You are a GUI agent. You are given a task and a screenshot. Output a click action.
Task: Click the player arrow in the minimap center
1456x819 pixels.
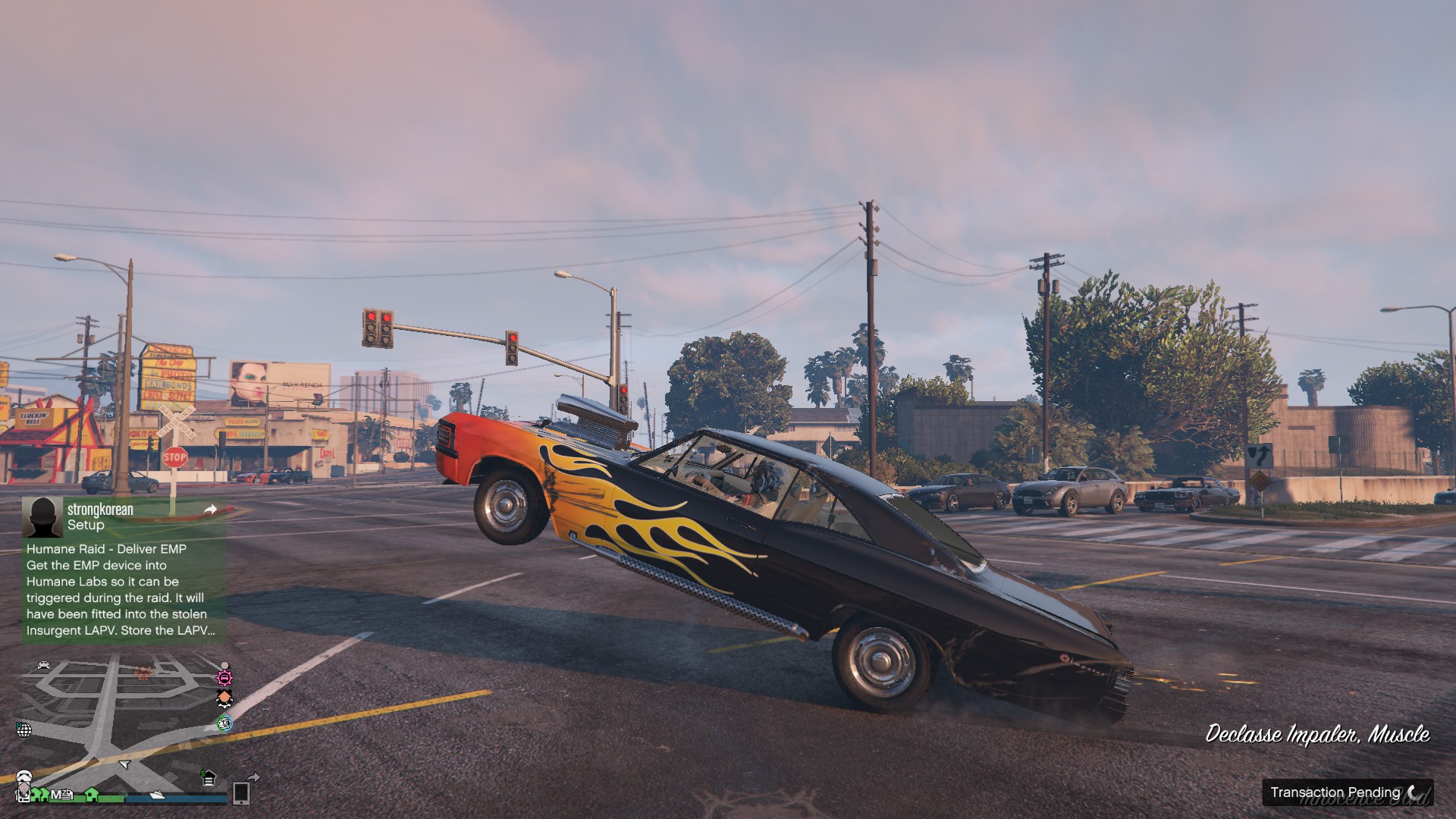click(124, 764)
